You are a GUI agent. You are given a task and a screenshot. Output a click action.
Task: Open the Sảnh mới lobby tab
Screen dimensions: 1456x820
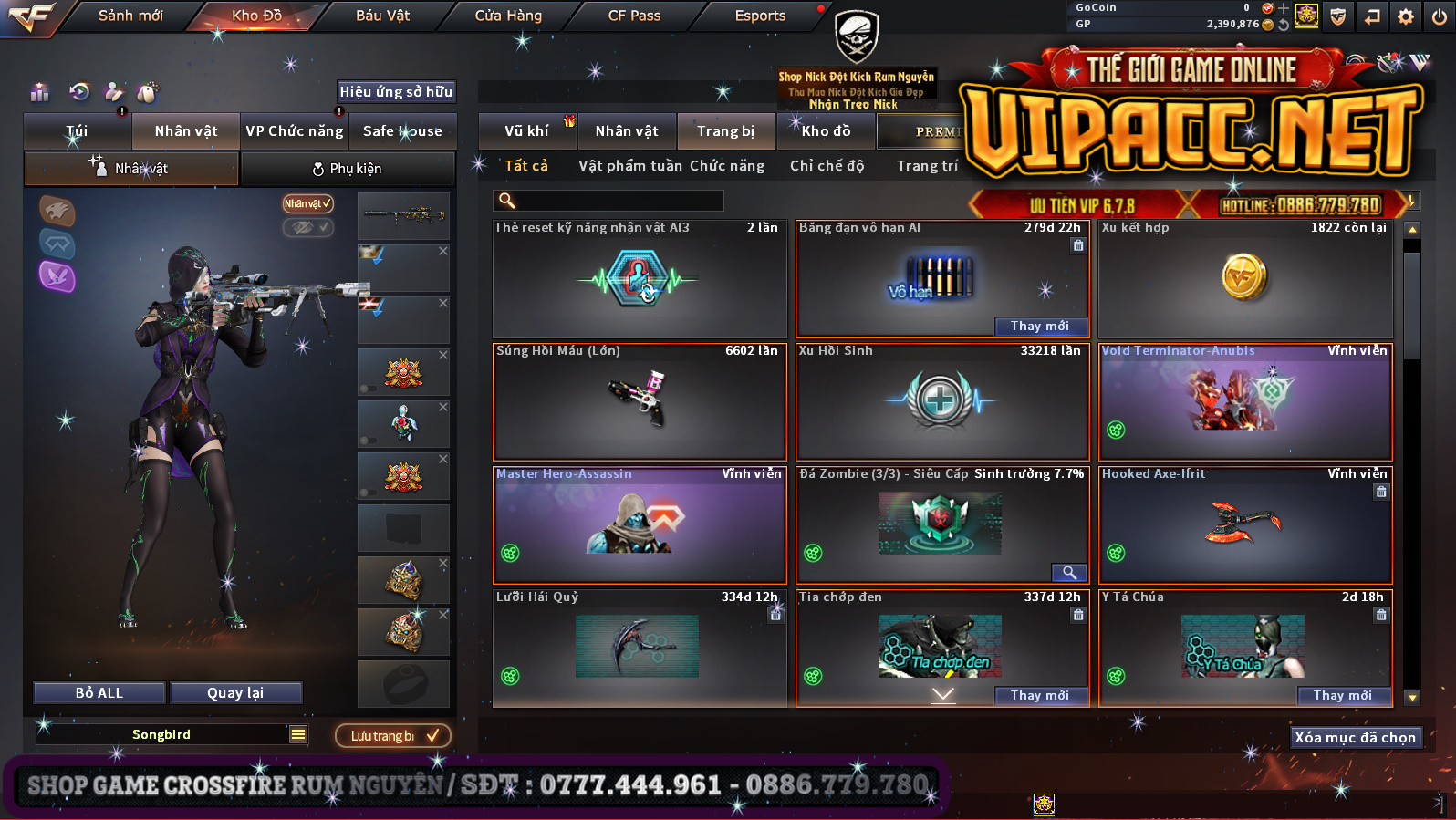pos(130,16)
